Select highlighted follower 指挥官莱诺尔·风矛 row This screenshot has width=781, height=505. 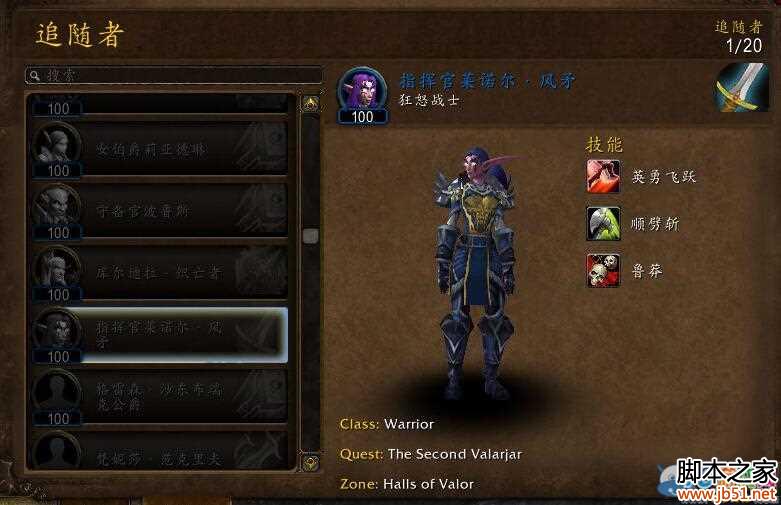point(160,334)
